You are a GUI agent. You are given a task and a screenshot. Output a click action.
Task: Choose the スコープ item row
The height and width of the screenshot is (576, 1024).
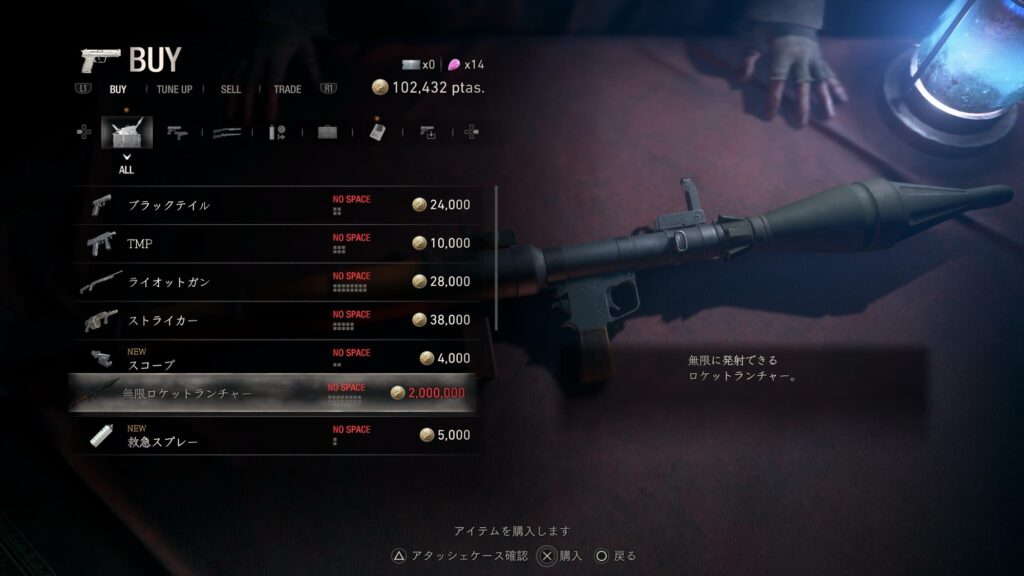275,358
